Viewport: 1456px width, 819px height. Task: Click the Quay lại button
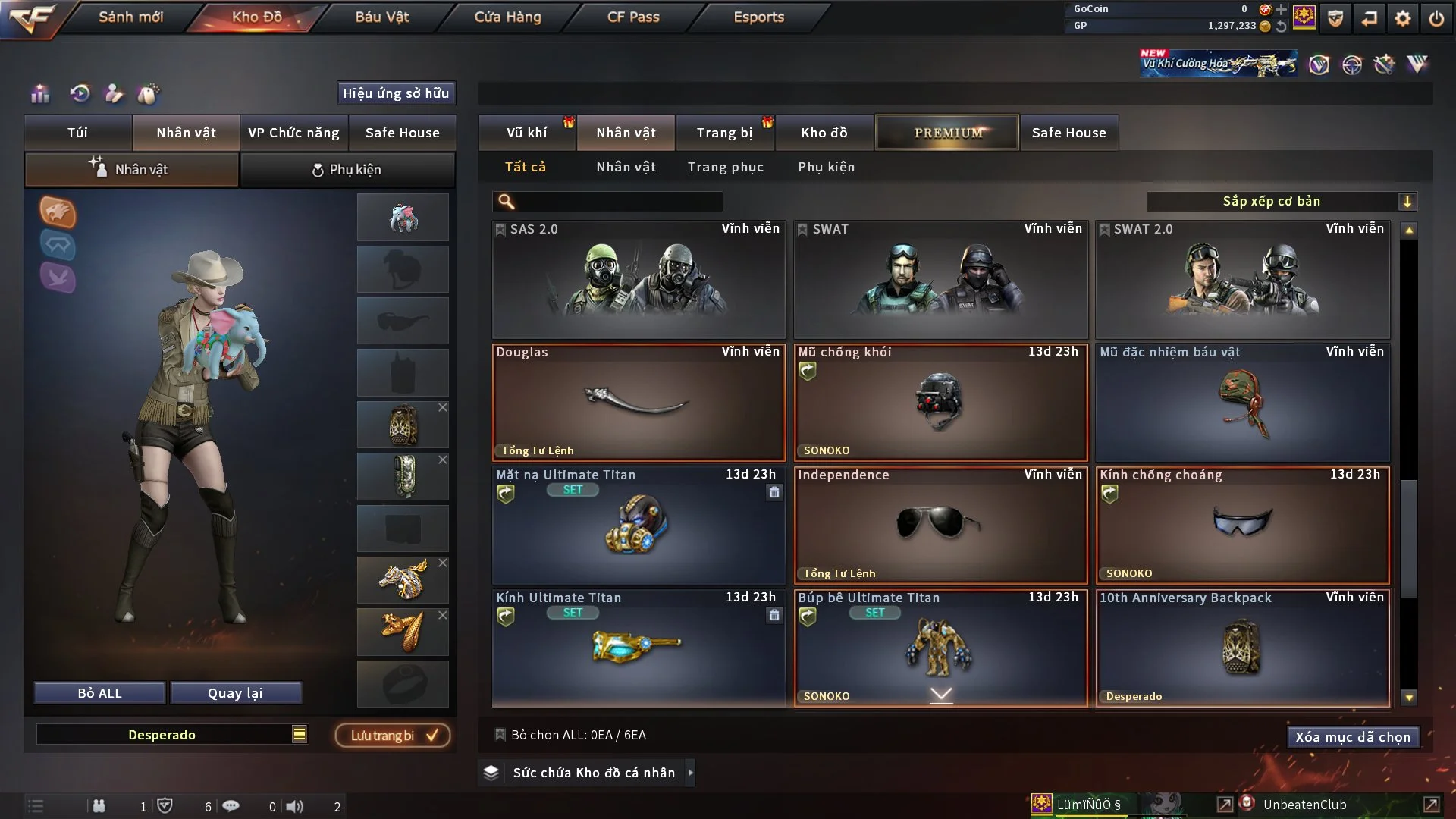pos(235,693)
